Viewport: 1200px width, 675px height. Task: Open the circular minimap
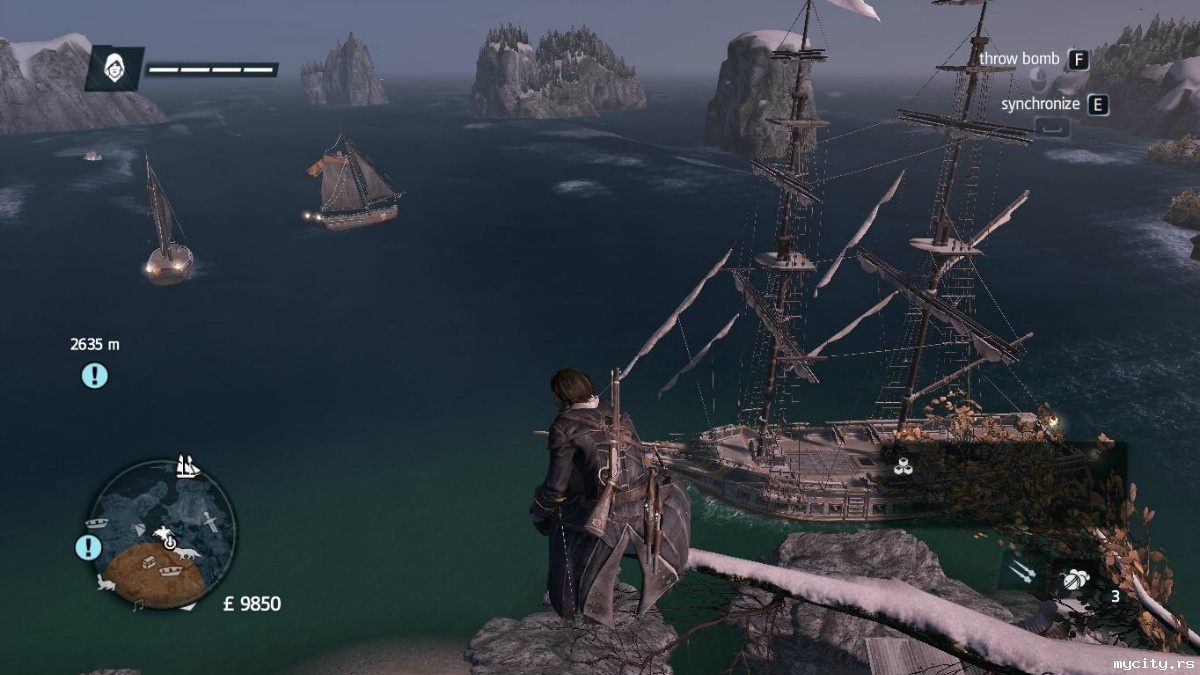point(163,533)
